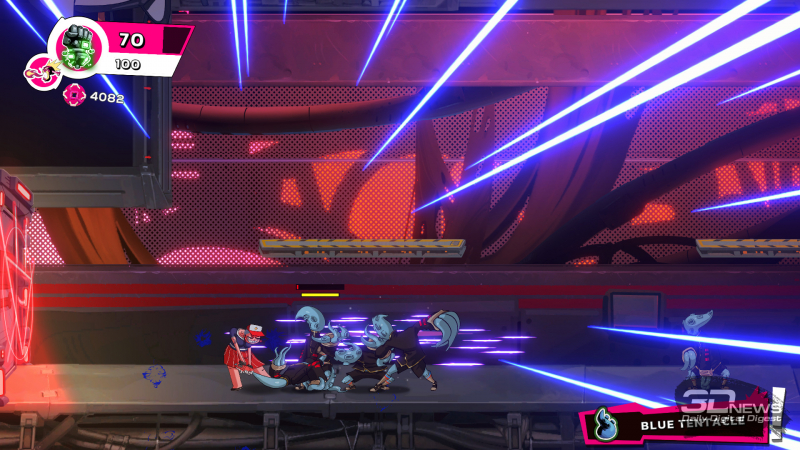
Task: Click the green fist character portrait
Action: 76,47
